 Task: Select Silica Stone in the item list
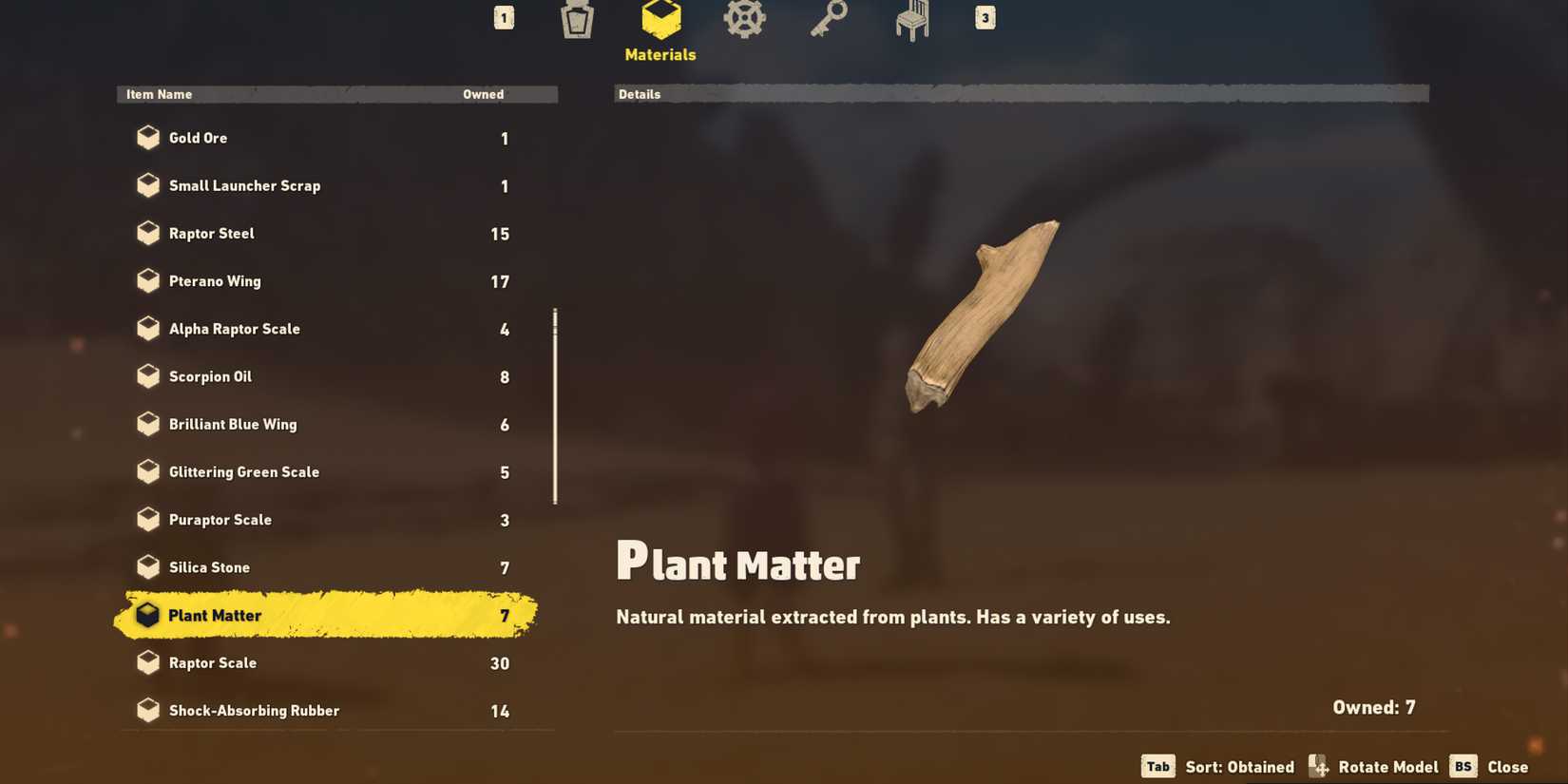point(209,566)
